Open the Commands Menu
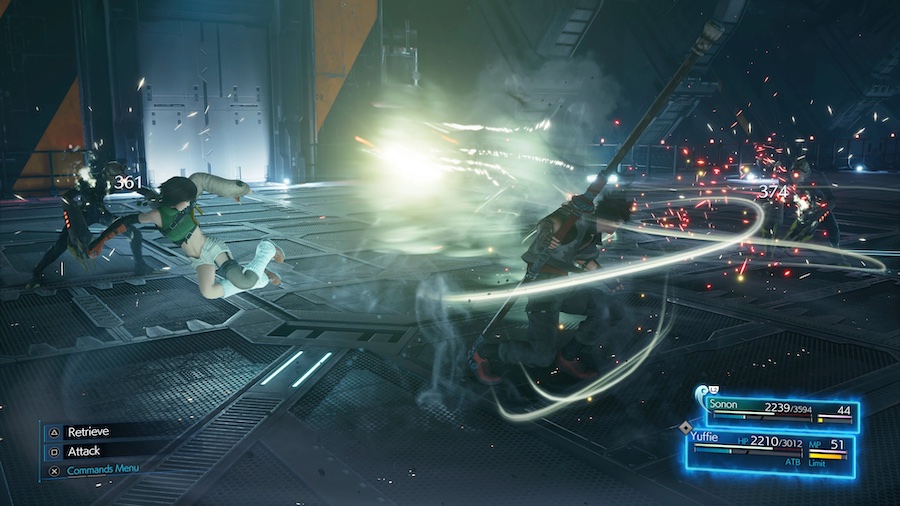 coord(102,469)
